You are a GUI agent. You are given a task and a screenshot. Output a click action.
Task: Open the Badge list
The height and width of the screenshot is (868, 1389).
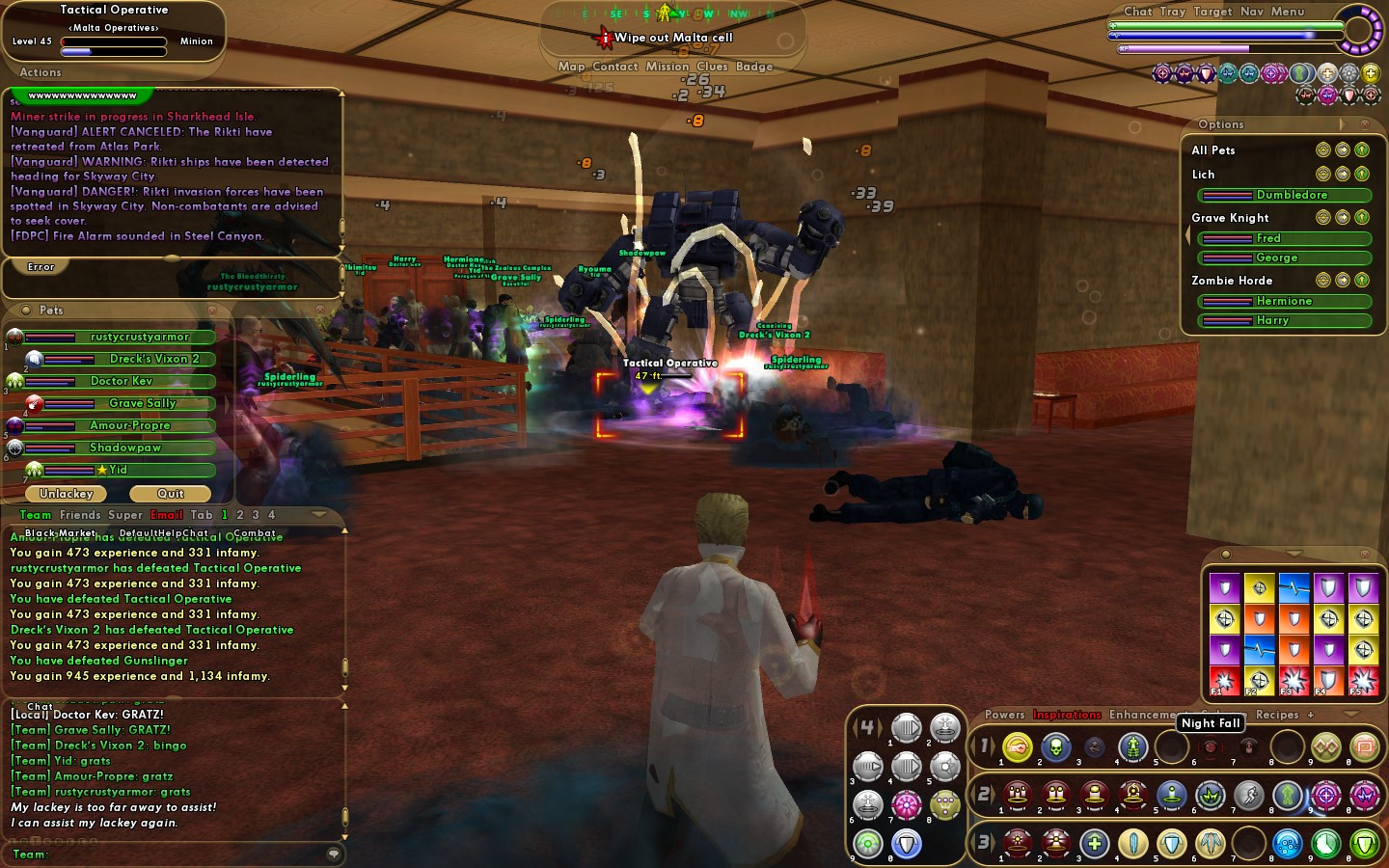(x=754, y=67)
